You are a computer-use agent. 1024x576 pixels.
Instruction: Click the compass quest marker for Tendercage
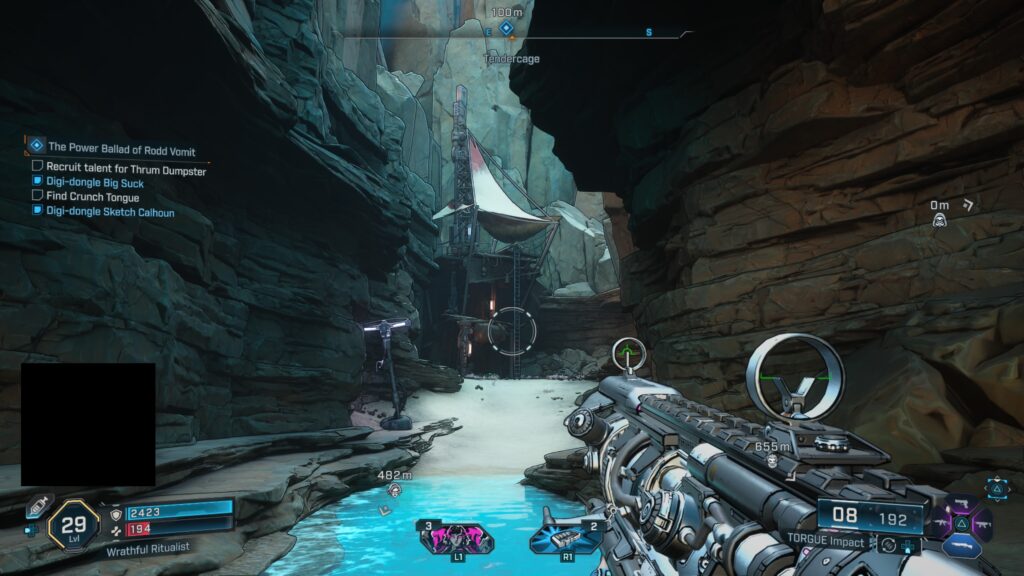(507, 29)
